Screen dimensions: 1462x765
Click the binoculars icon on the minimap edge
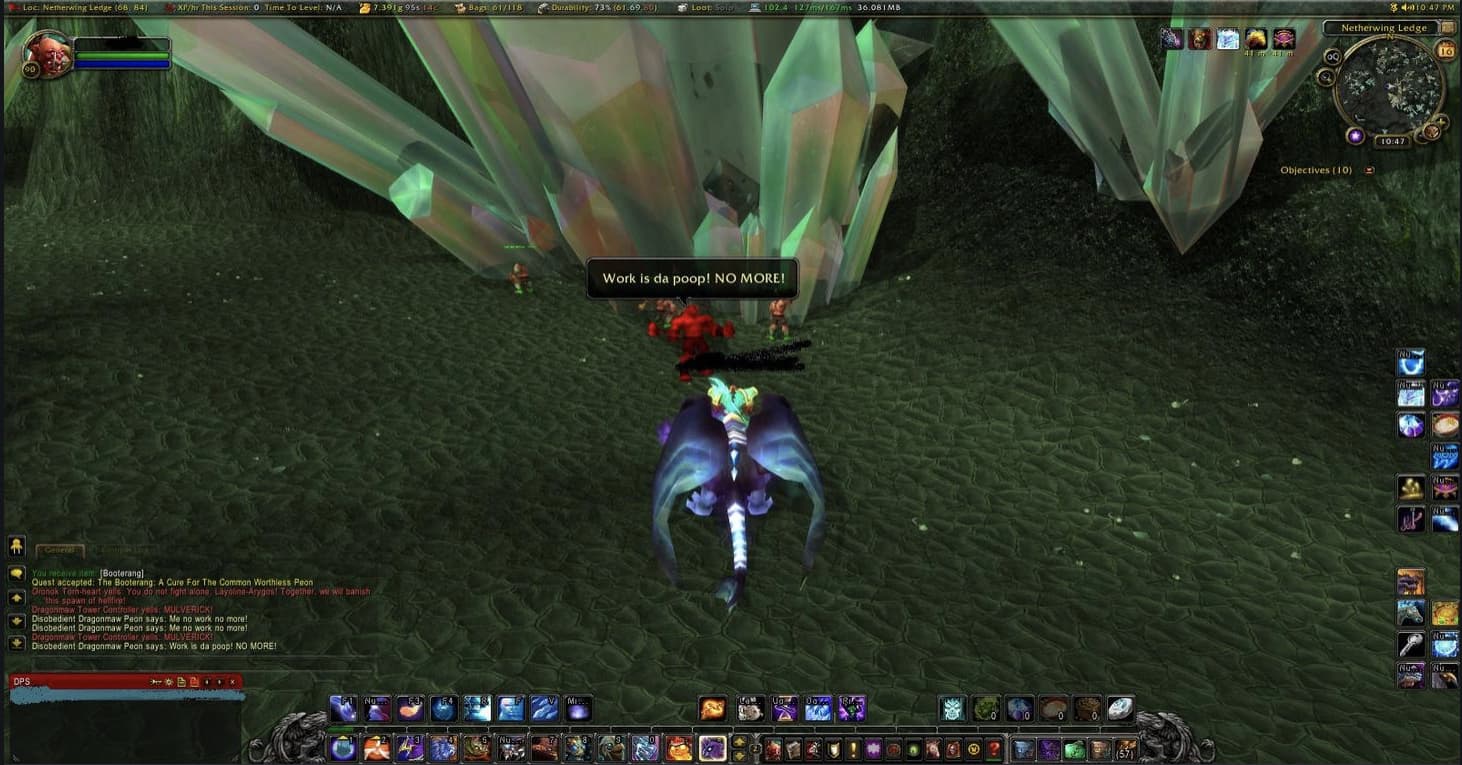coord(1331,58)
